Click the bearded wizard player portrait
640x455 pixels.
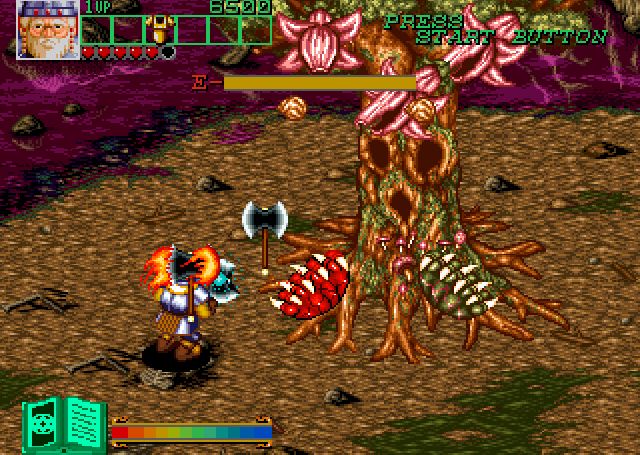click(48, 29)
